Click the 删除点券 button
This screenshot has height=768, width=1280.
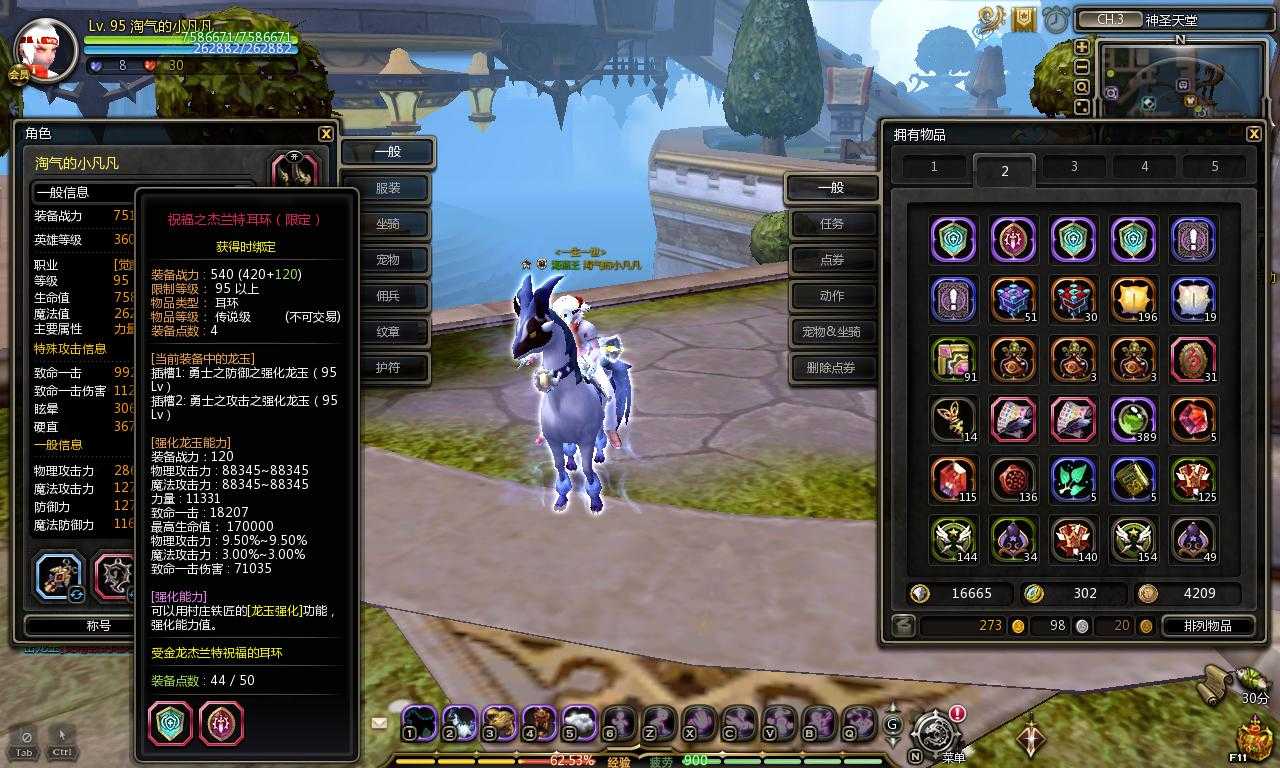[x=831, y=368]
